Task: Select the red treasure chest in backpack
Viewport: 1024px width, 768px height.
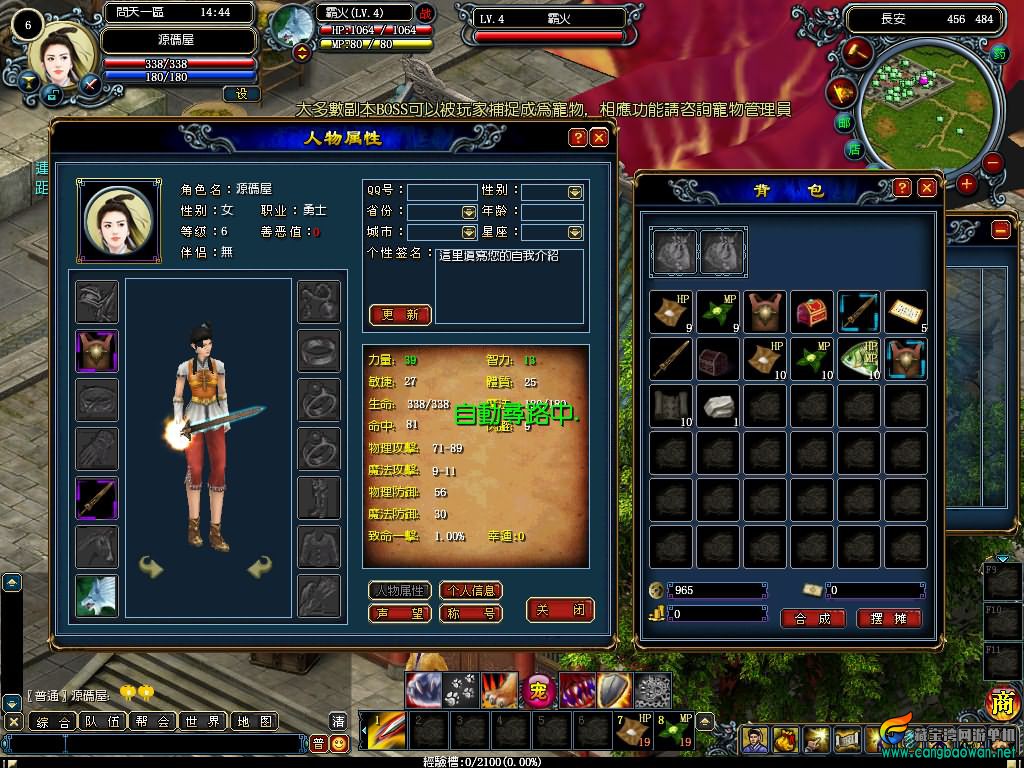Action: click(811, 311)
